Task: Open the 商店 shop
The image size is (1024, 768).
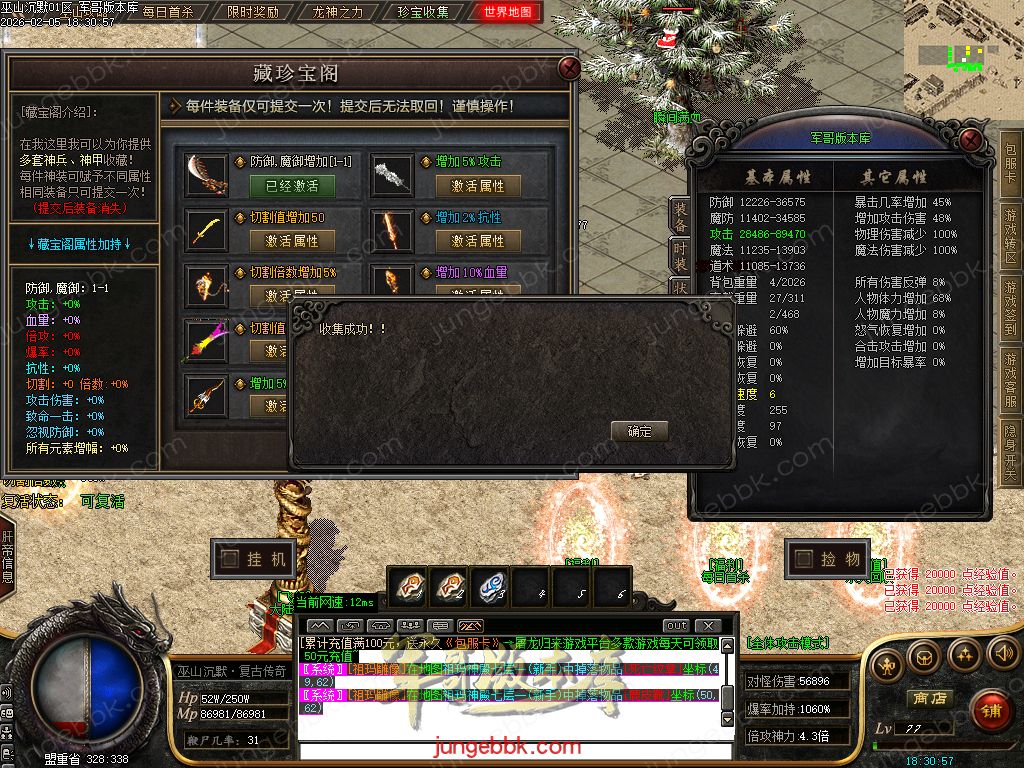Action: coord(927,698)
